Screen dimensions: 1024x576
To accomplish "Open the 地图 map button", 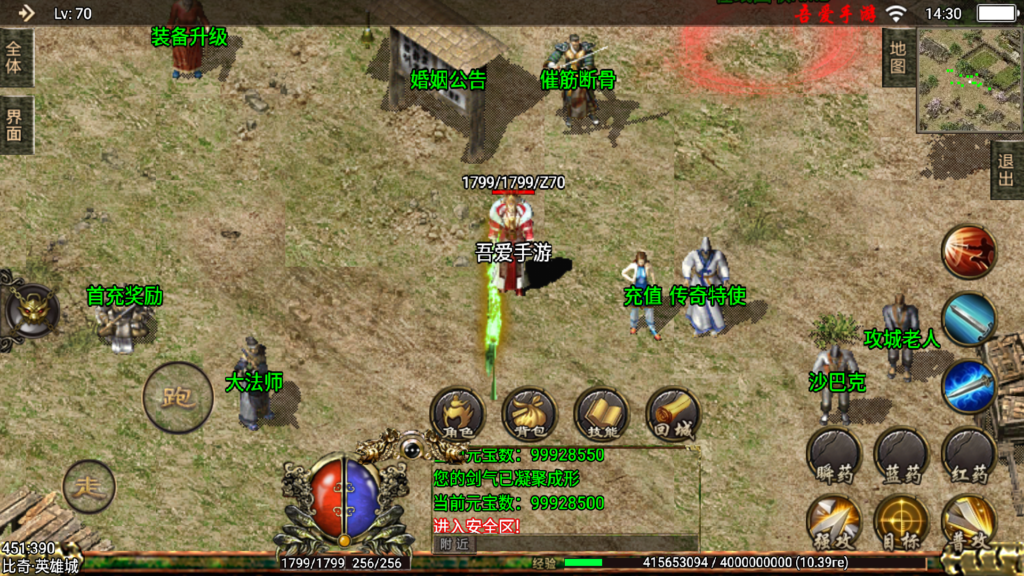I will (898, 58).
